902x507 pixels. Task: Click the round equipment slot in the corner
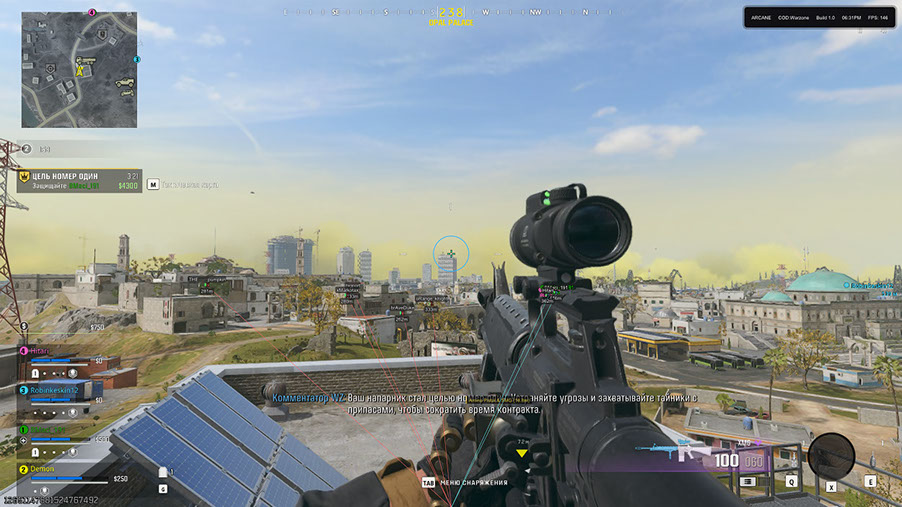tap(830, 456)
